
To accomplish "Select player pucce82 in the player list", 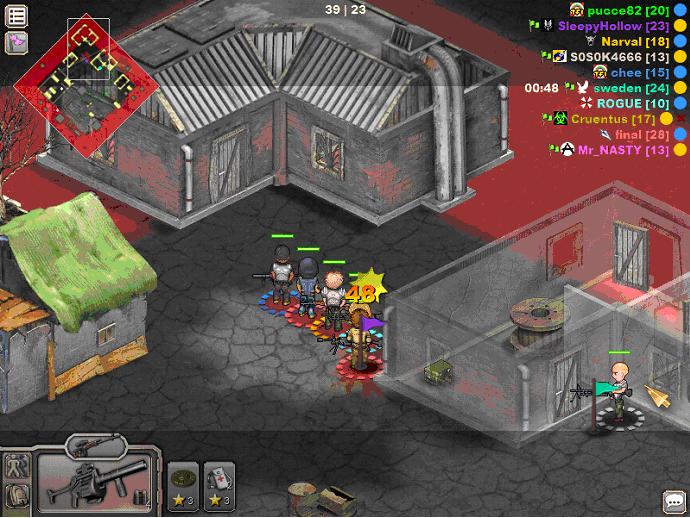I will pyautogui.click(x=629, y=10).
